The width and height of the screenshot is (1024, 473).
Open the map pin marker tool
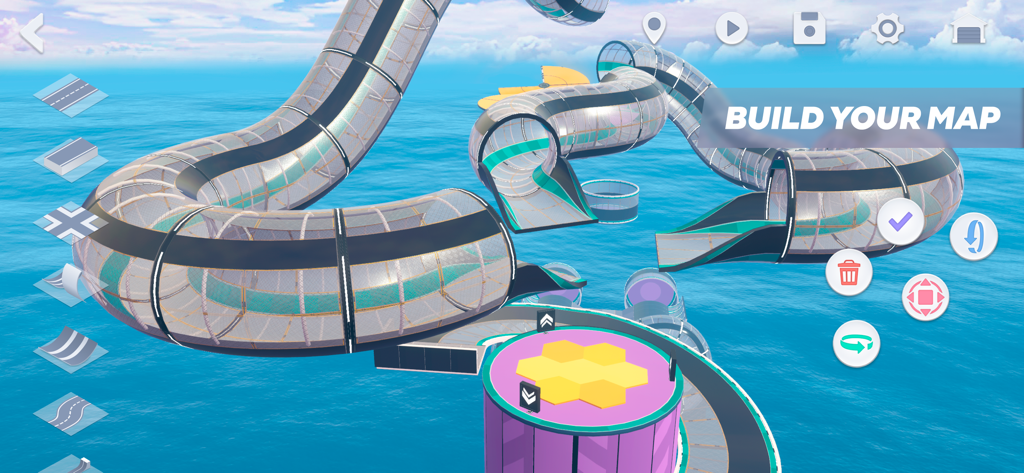point(654,29)
